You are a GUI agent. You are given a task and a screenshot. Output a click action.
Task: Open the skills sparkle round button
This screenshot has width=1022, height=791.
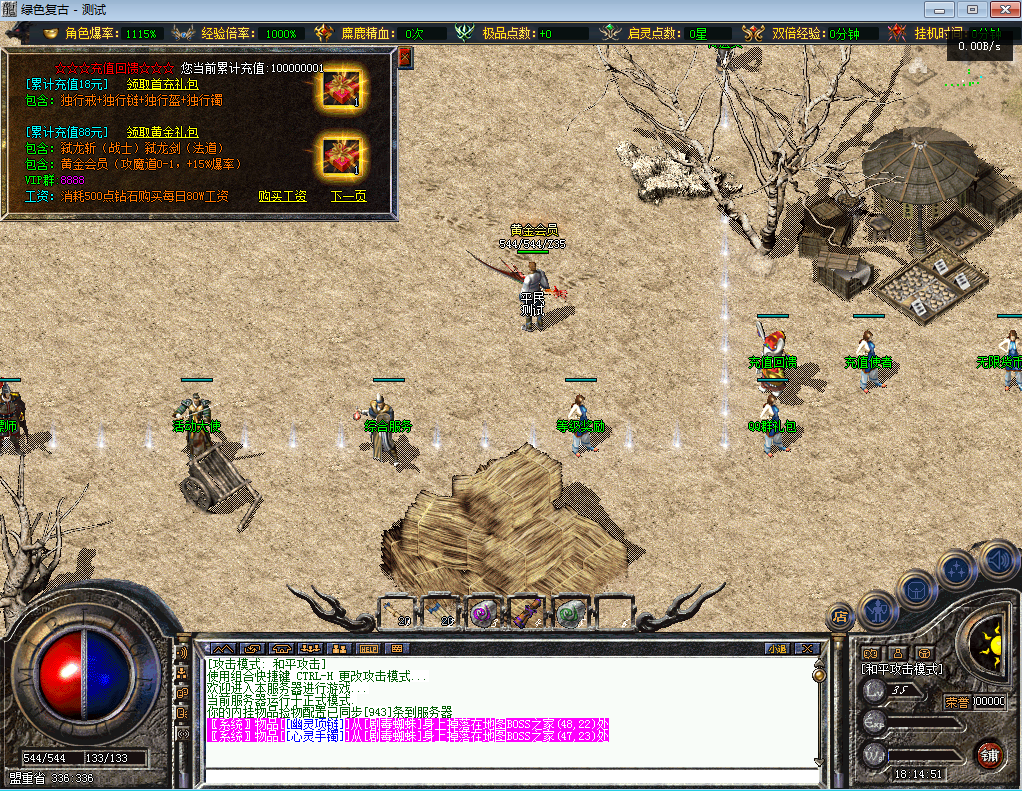click(955, 571)
